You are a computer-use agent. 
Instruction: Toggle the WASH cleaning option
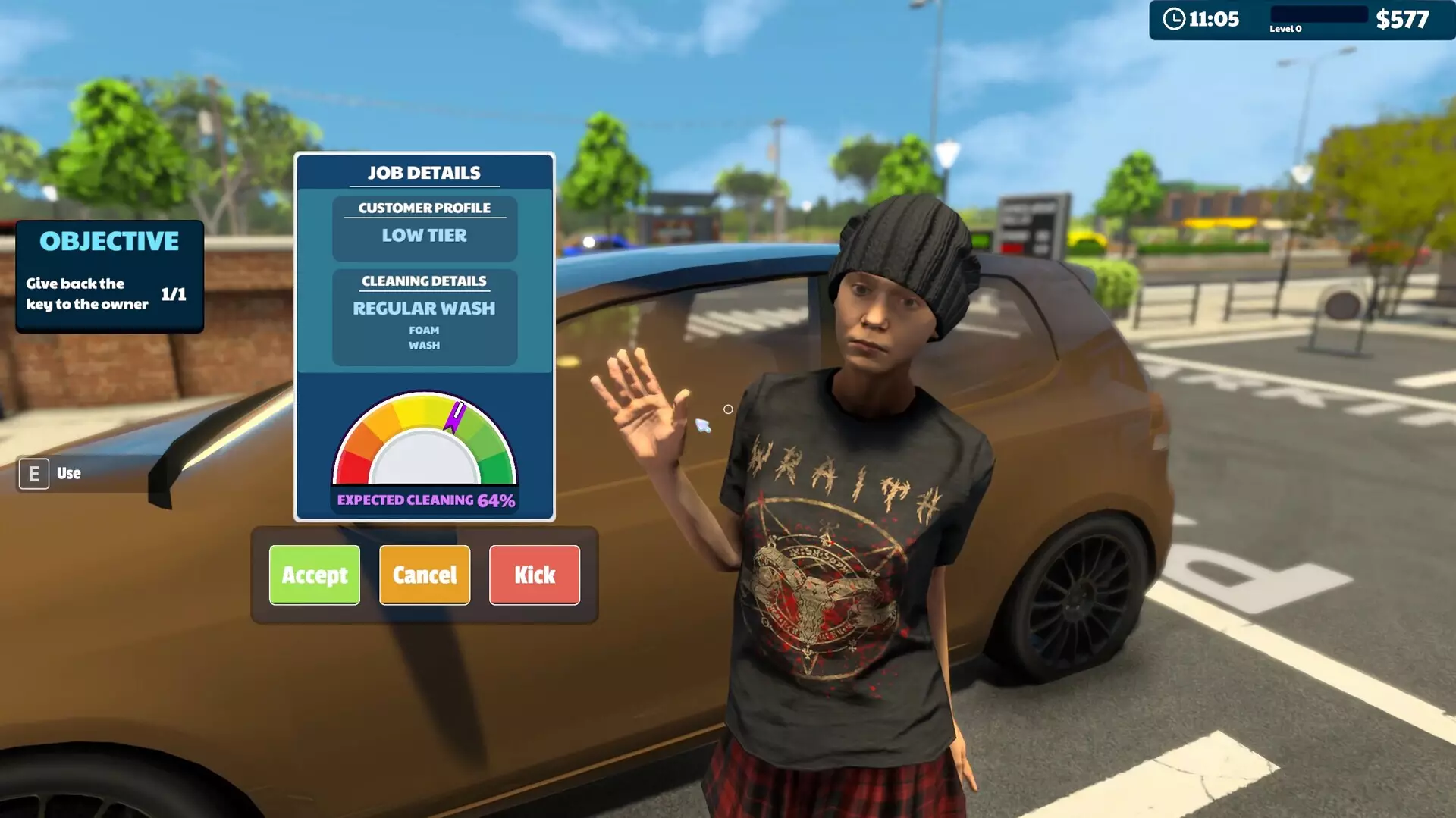423,345
